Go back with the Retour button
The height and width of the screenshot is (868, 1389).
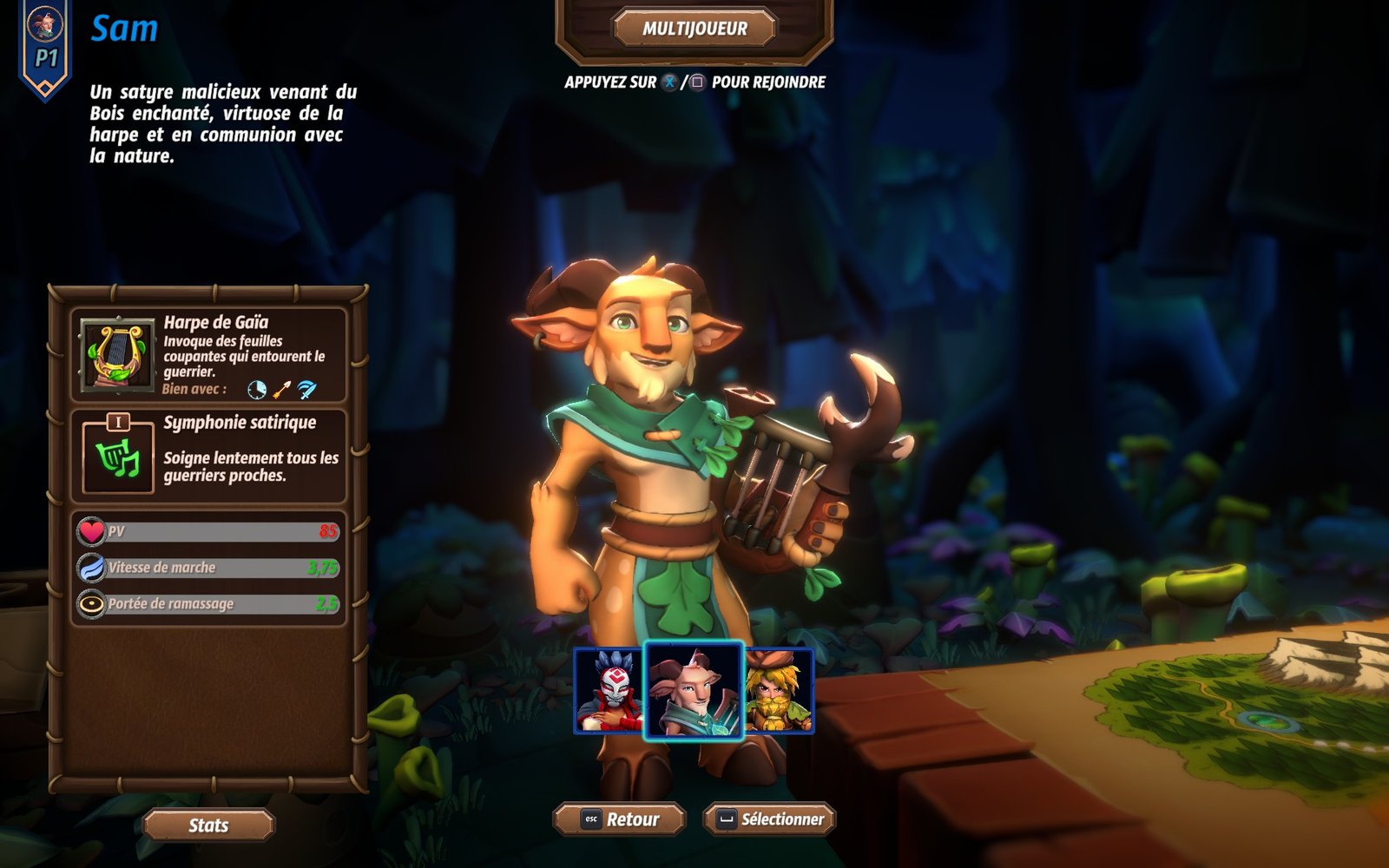tap(620, 819)
